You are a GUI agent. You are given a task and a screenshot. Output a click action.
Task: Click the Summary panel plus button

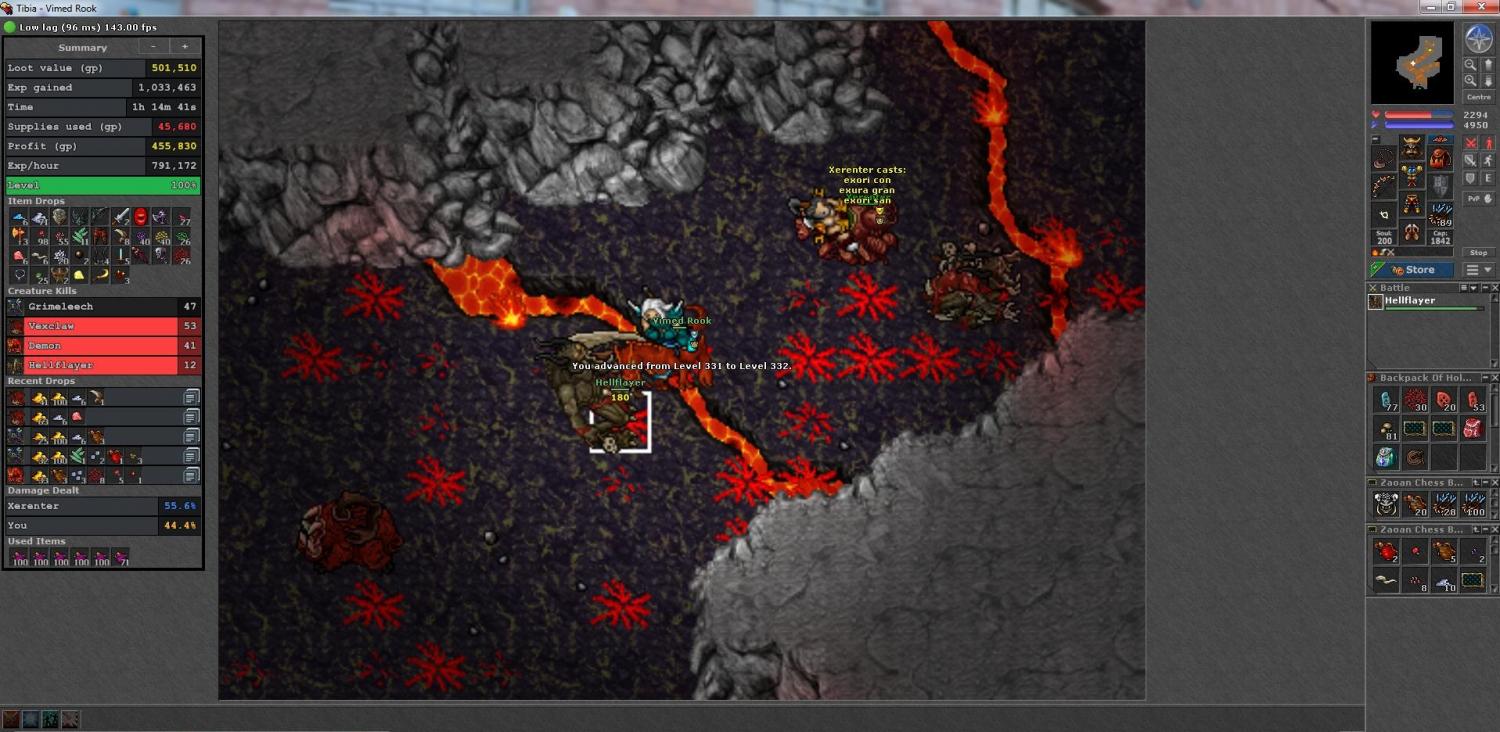[x=184, y=47]
